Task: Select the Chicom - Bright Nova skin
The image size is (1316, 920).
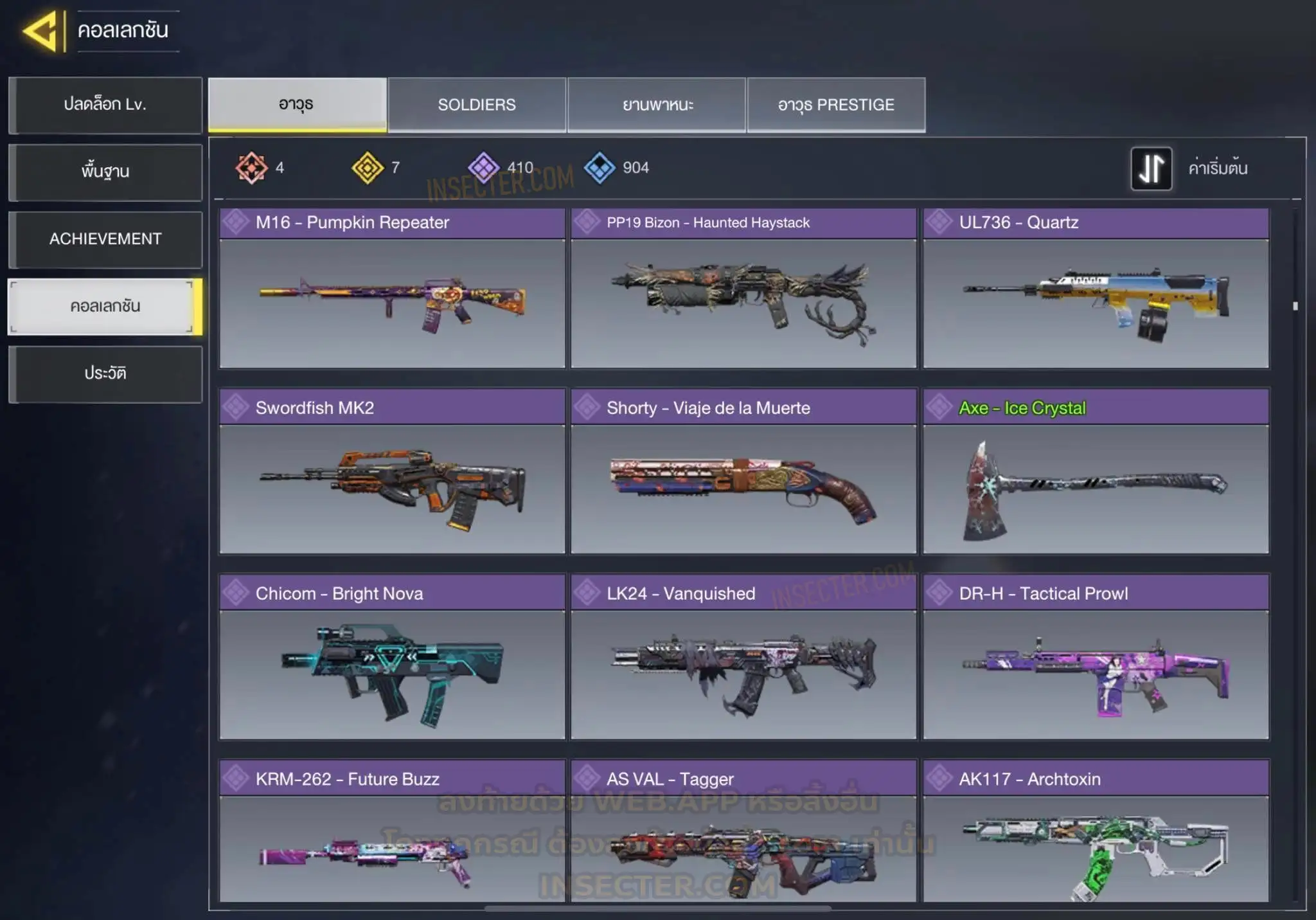Action: [392, 657]
